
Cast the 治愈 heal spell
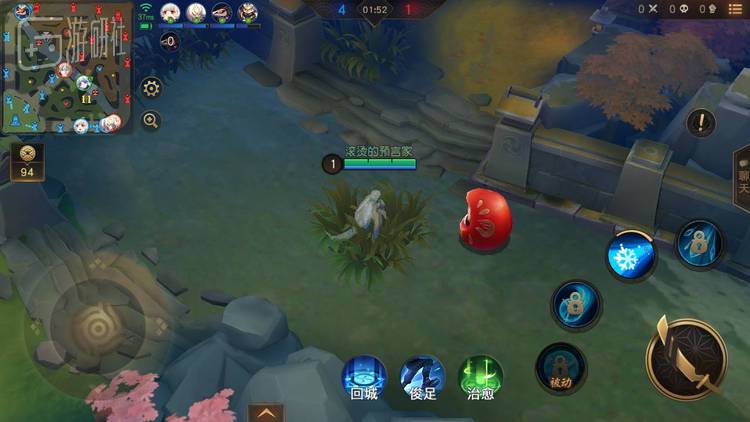[480, 377]
